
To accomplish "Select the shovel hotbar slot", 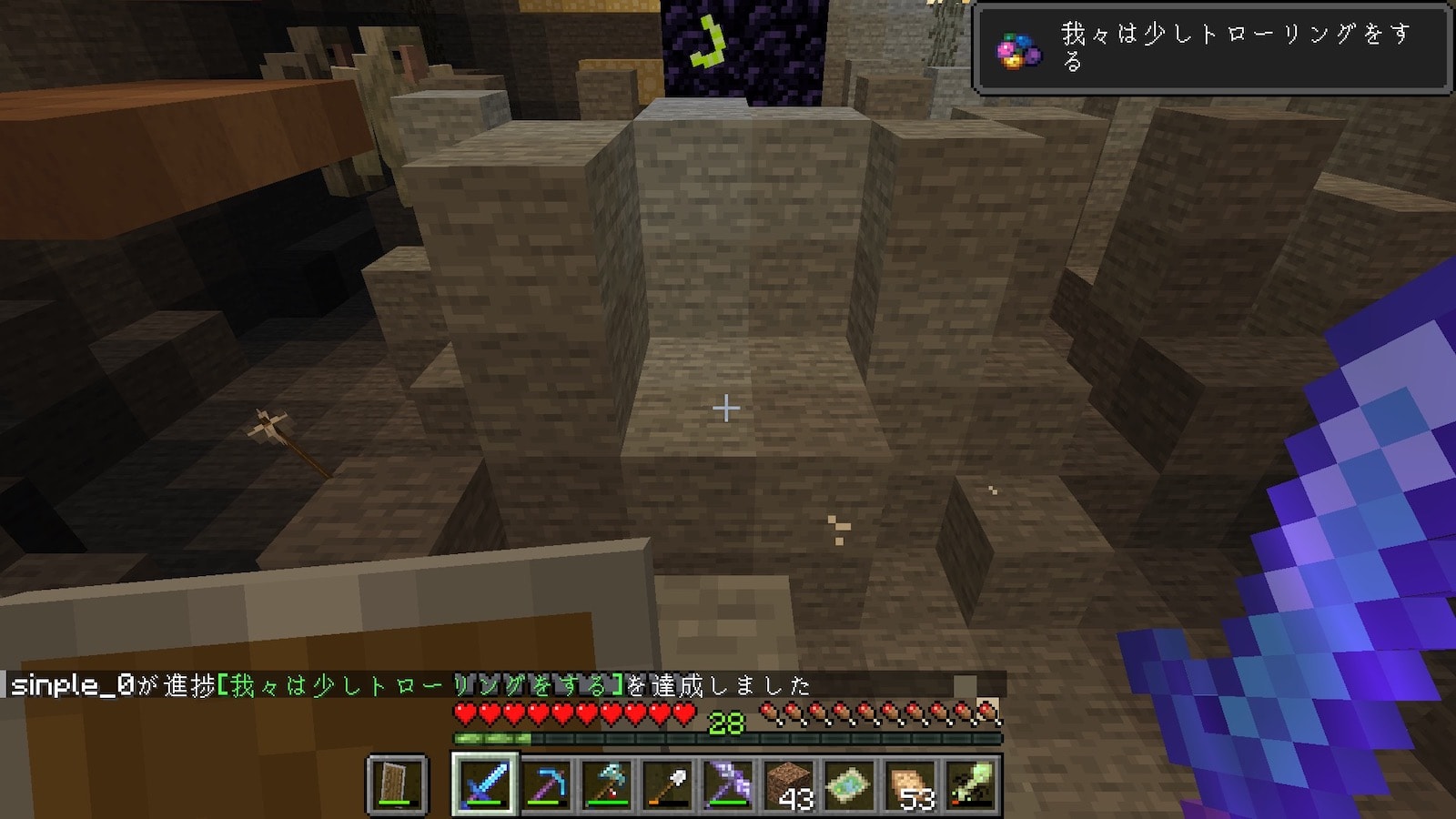I will coord(669,784).
